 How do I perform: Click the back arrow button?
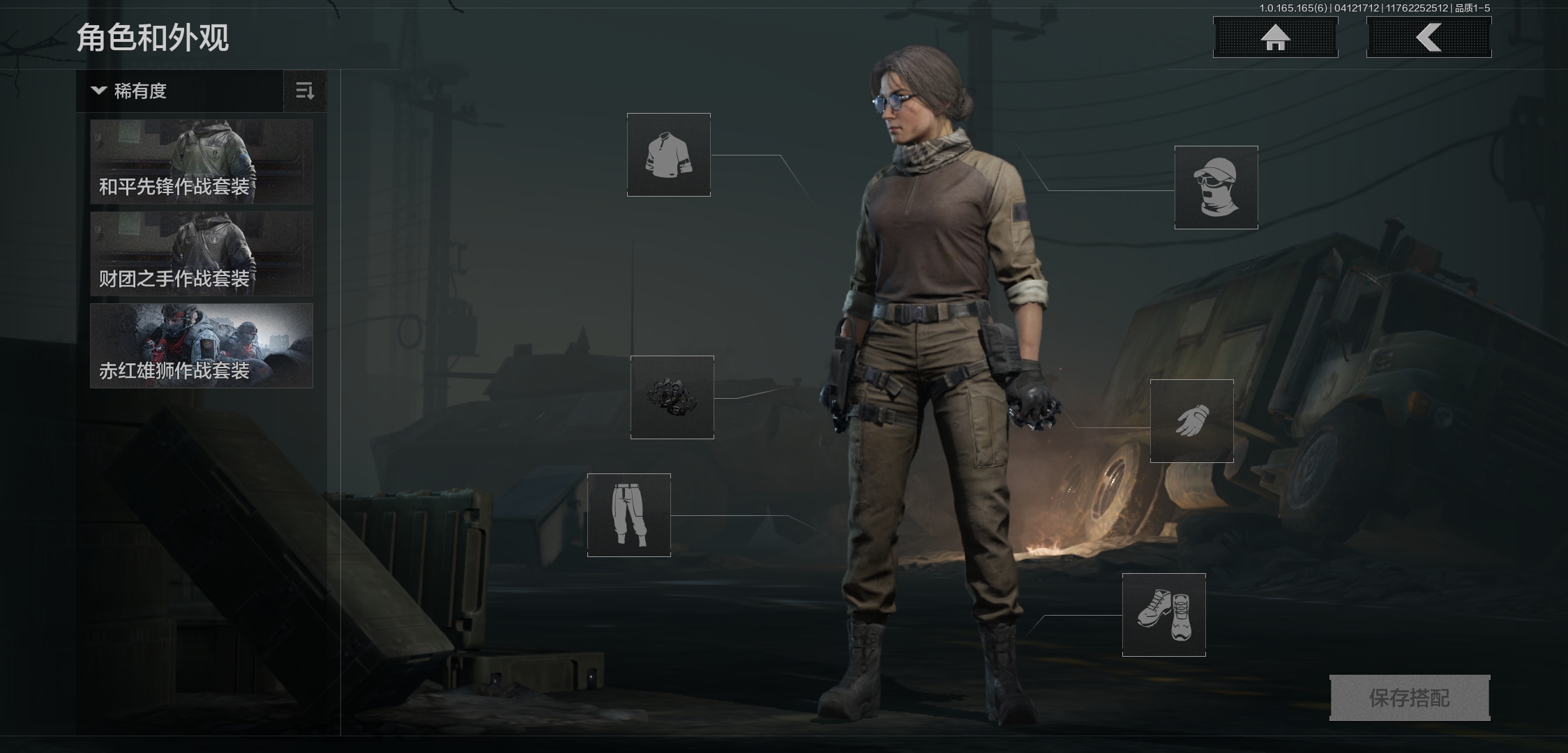click(1428, 37)
